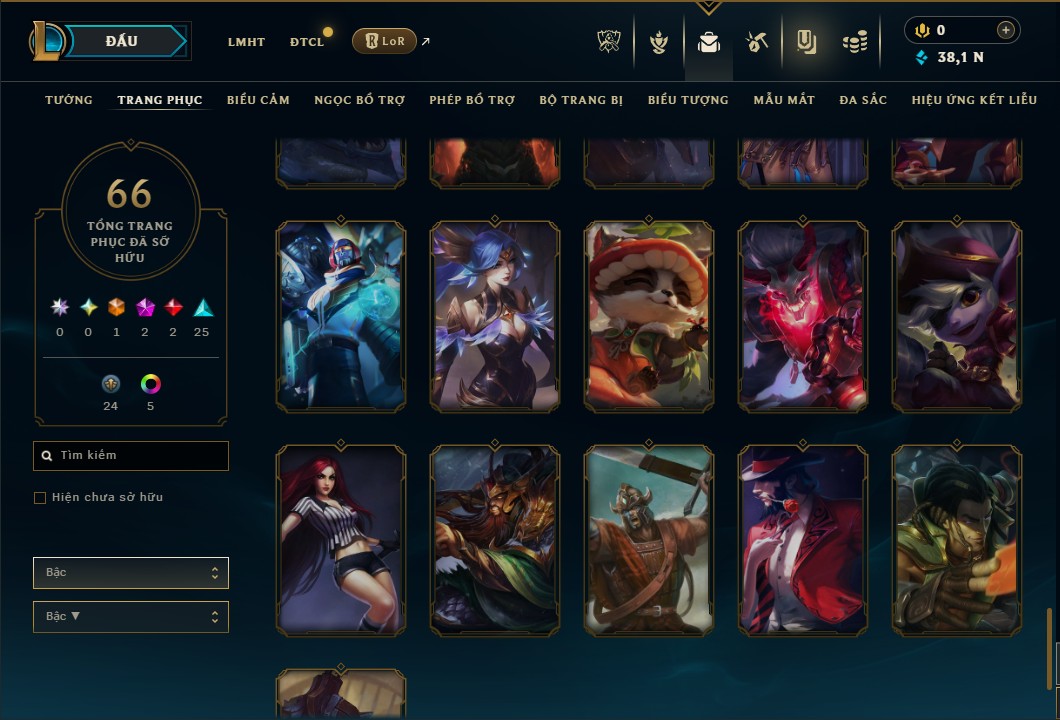Go to the BỘ TRANG BỊ tab
Screen dimensions: 1060x720
(581, 100)
